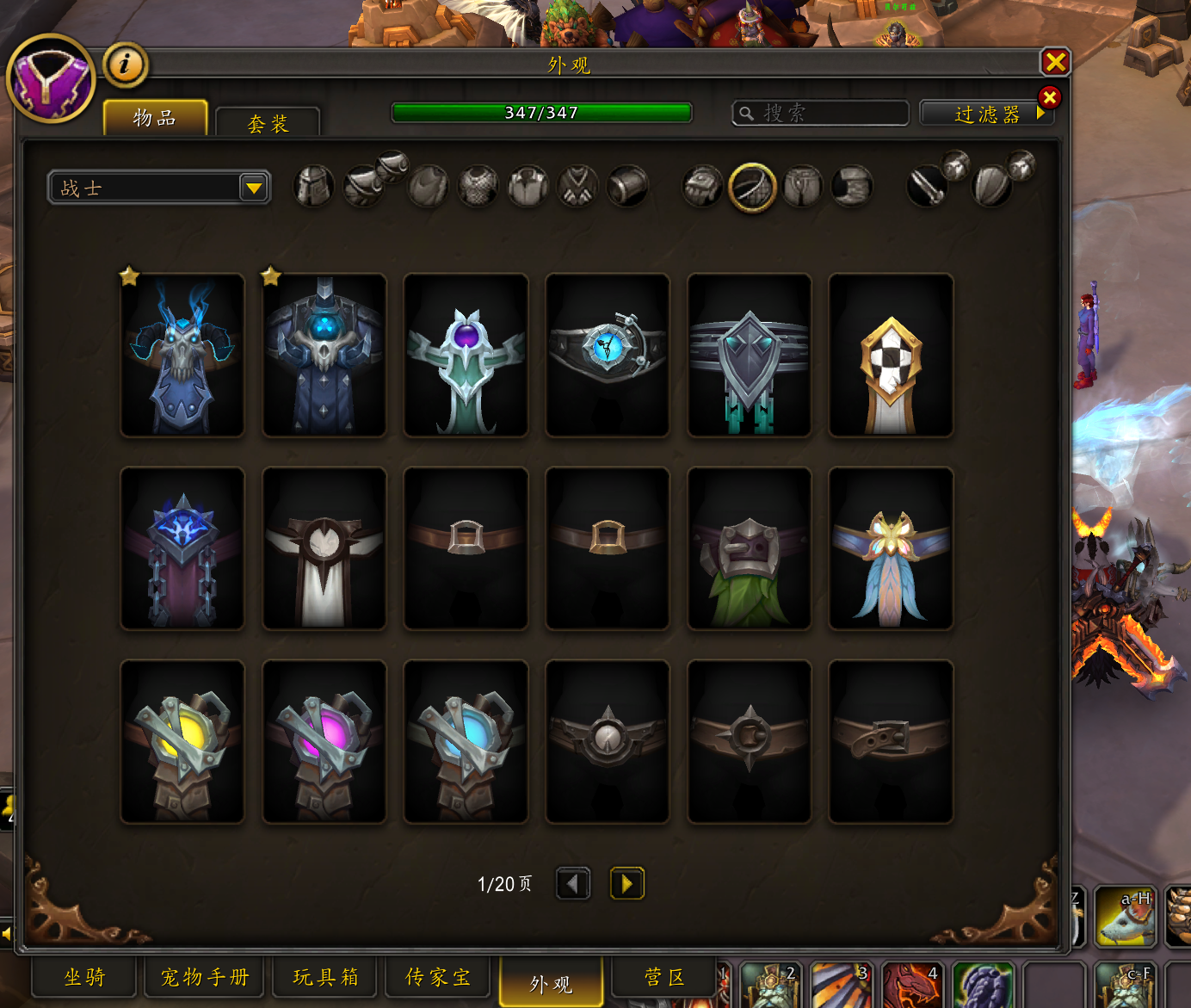Screen dimensions: 1191x1008
Task: Choose the highlighted belt slot filter
Action: click(752, 187)
